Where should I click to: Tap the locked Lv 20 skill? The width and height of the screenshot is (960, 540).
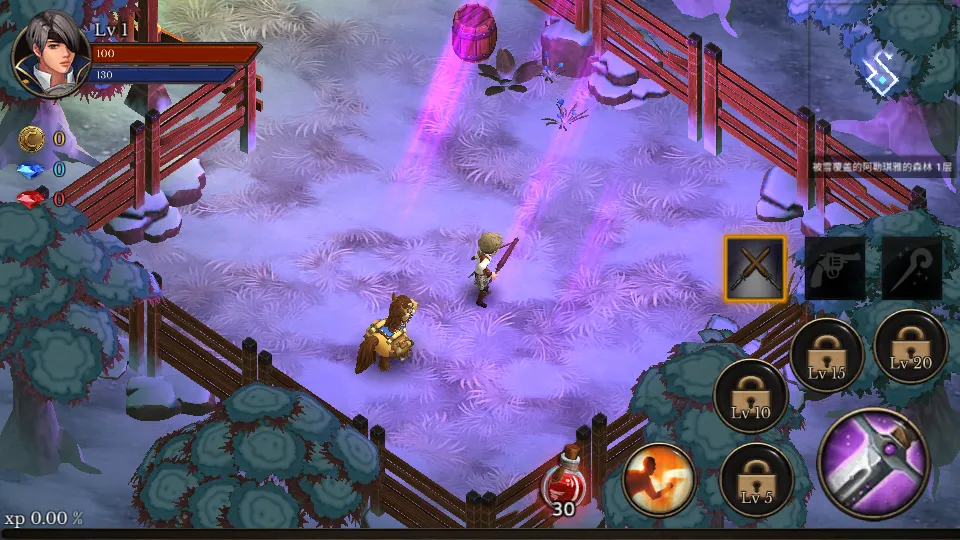pyautogui.click(x=910, y=345)
